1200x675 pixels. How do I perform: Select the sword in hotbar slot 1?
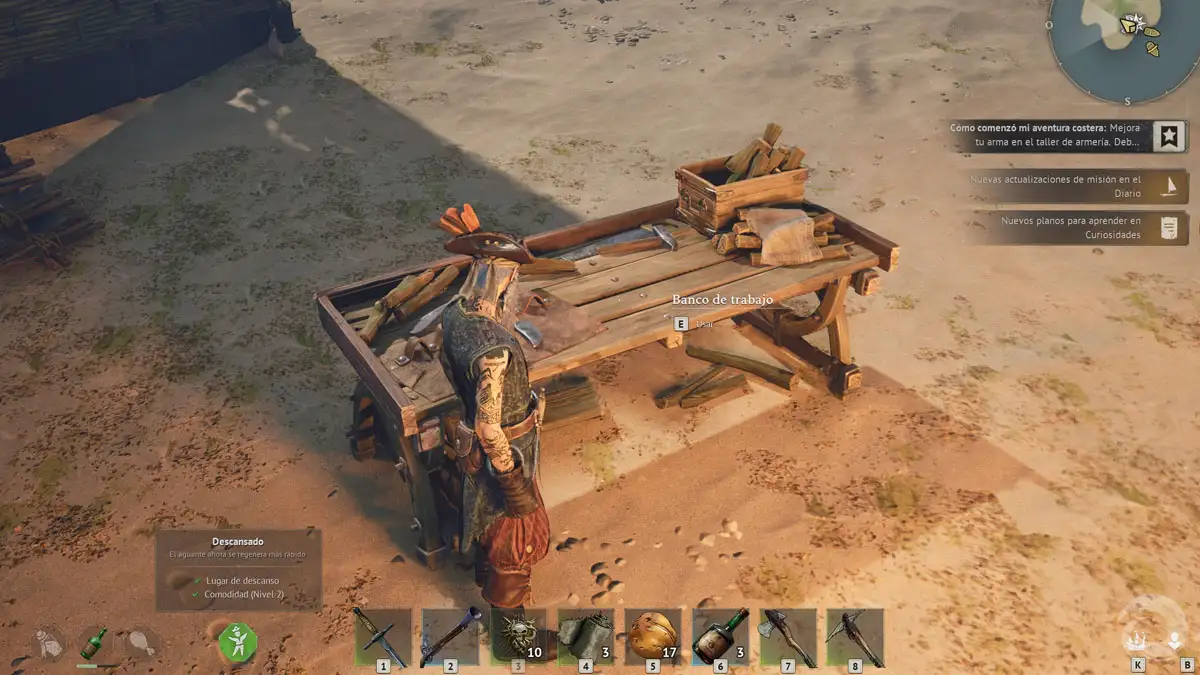click(x=382, y=636)
